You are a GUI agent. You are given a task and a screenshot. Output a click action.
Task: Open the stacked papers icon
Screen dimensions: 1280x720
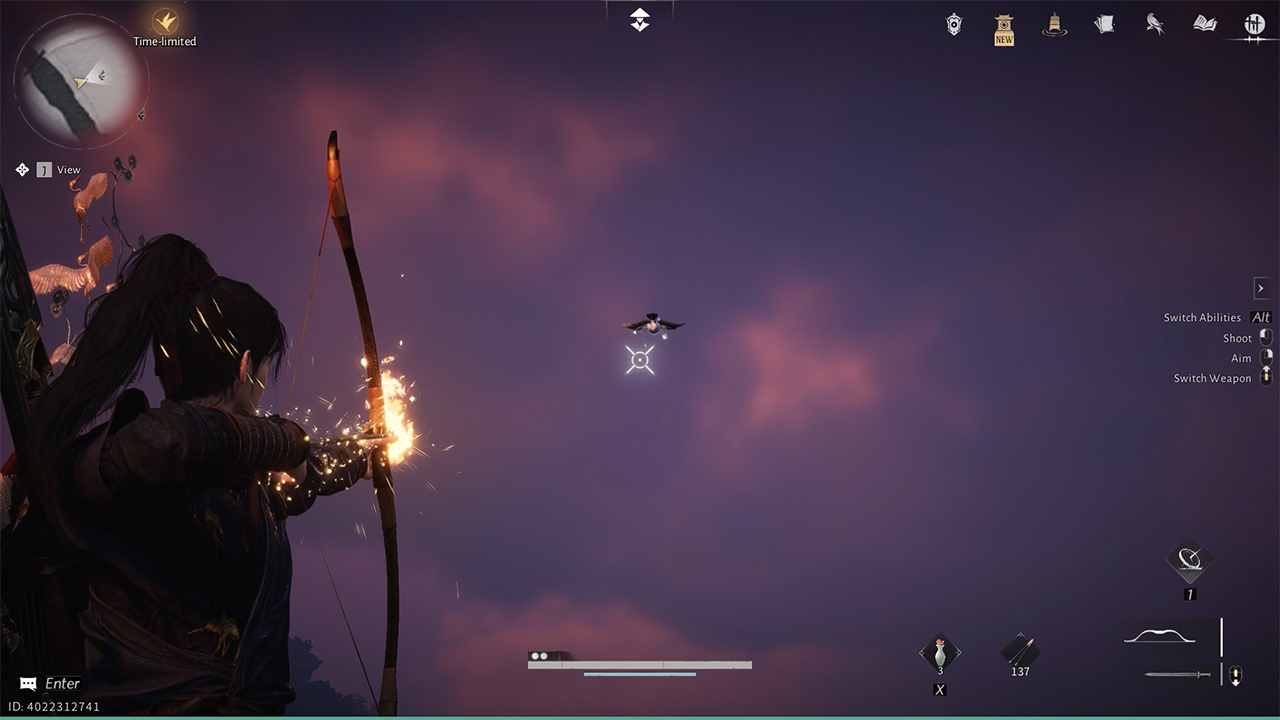pos(1104,24)
